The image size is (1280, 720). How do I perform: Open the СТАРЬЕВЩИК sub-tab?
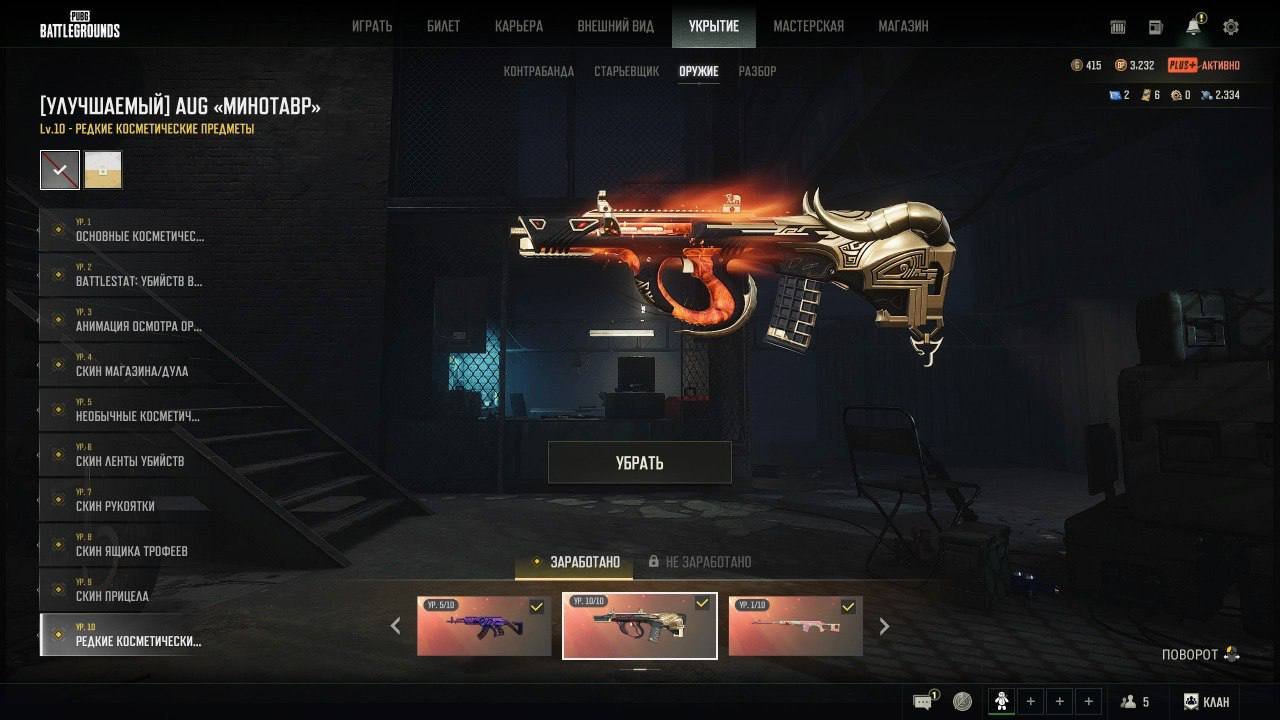coord(626,71)
